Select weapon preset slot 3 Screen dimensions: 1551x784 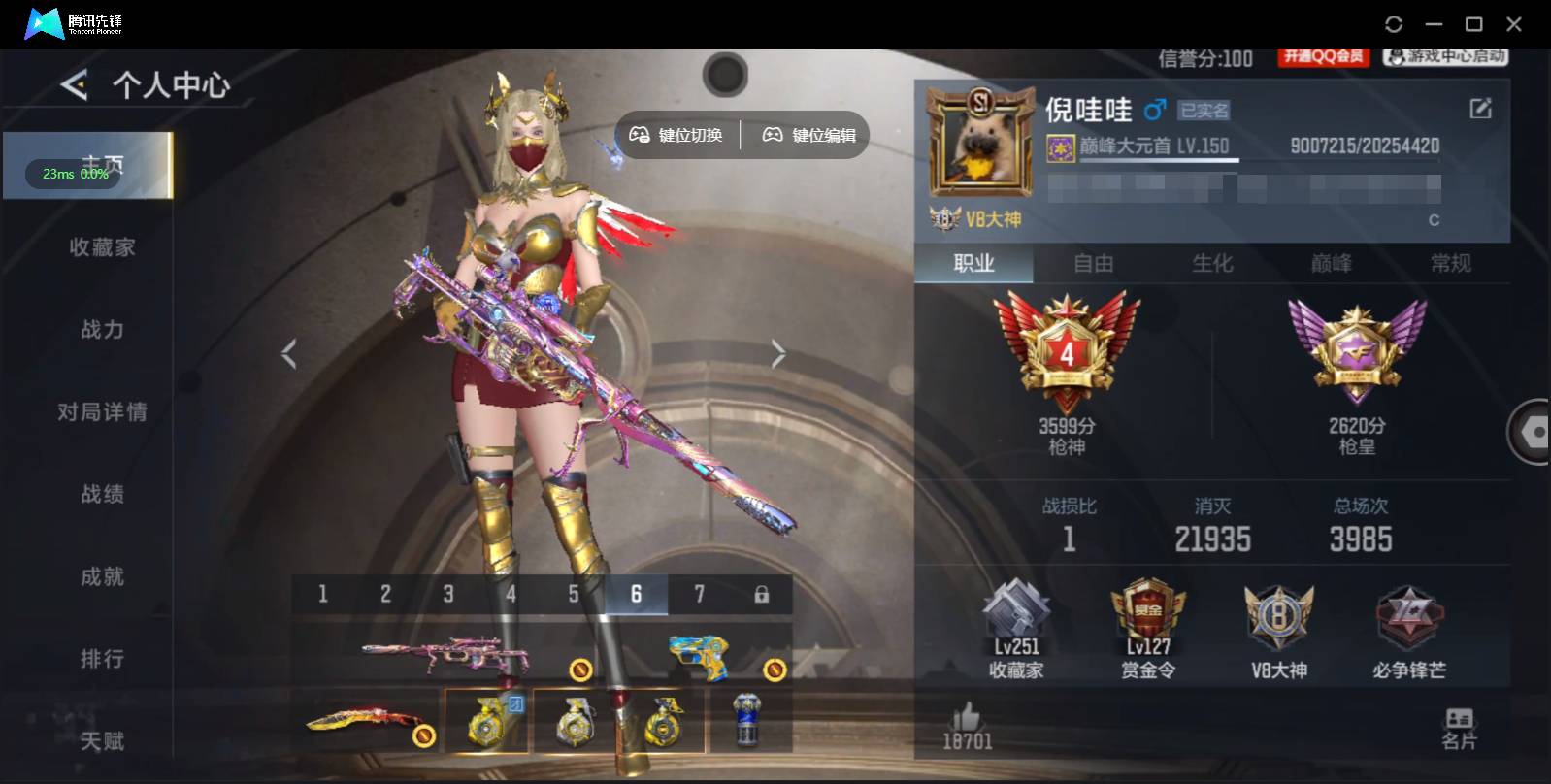click(x=448, y=593)
